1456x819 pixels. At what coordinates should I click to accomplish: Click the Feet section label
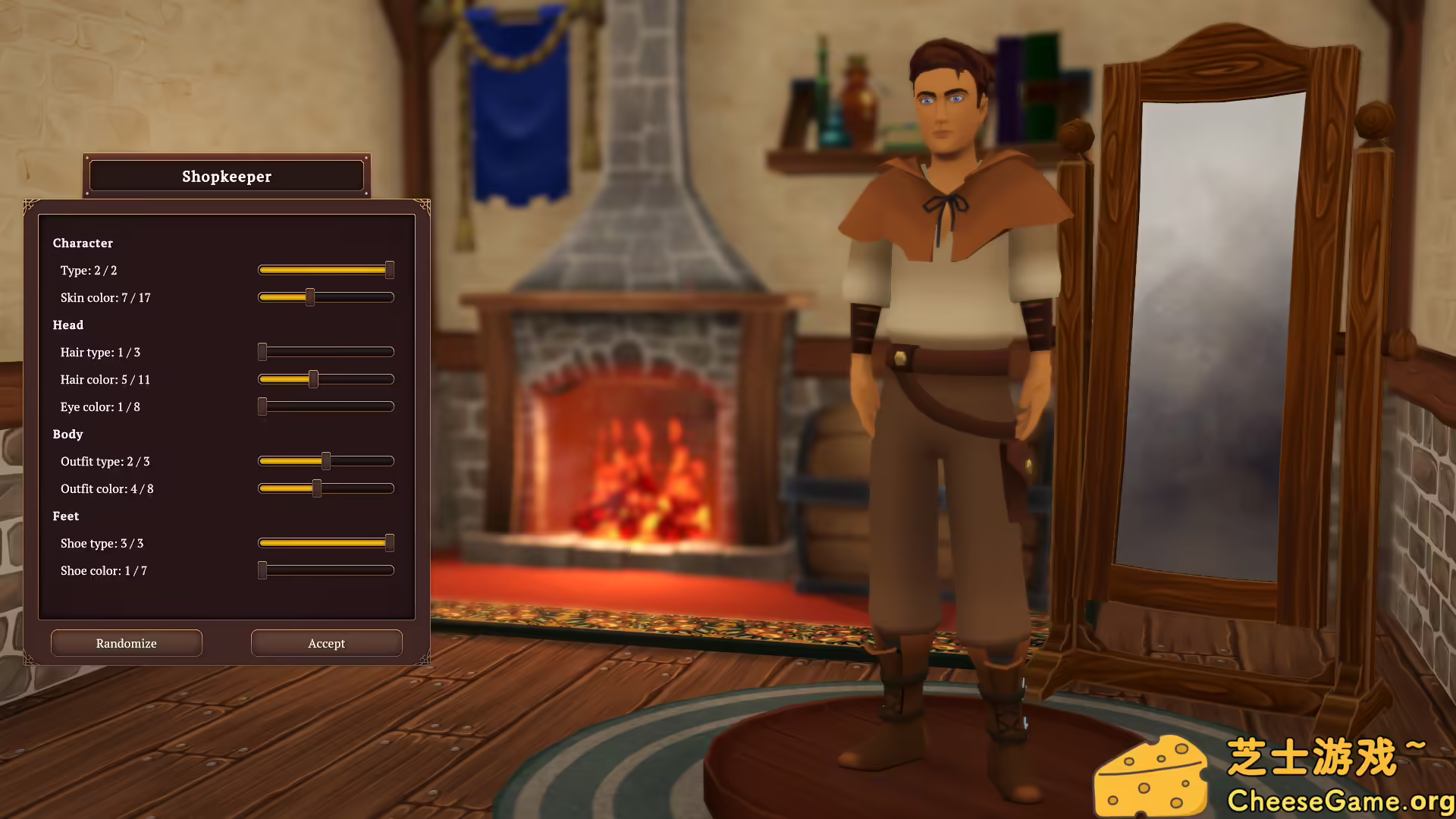tap(65, 516)
